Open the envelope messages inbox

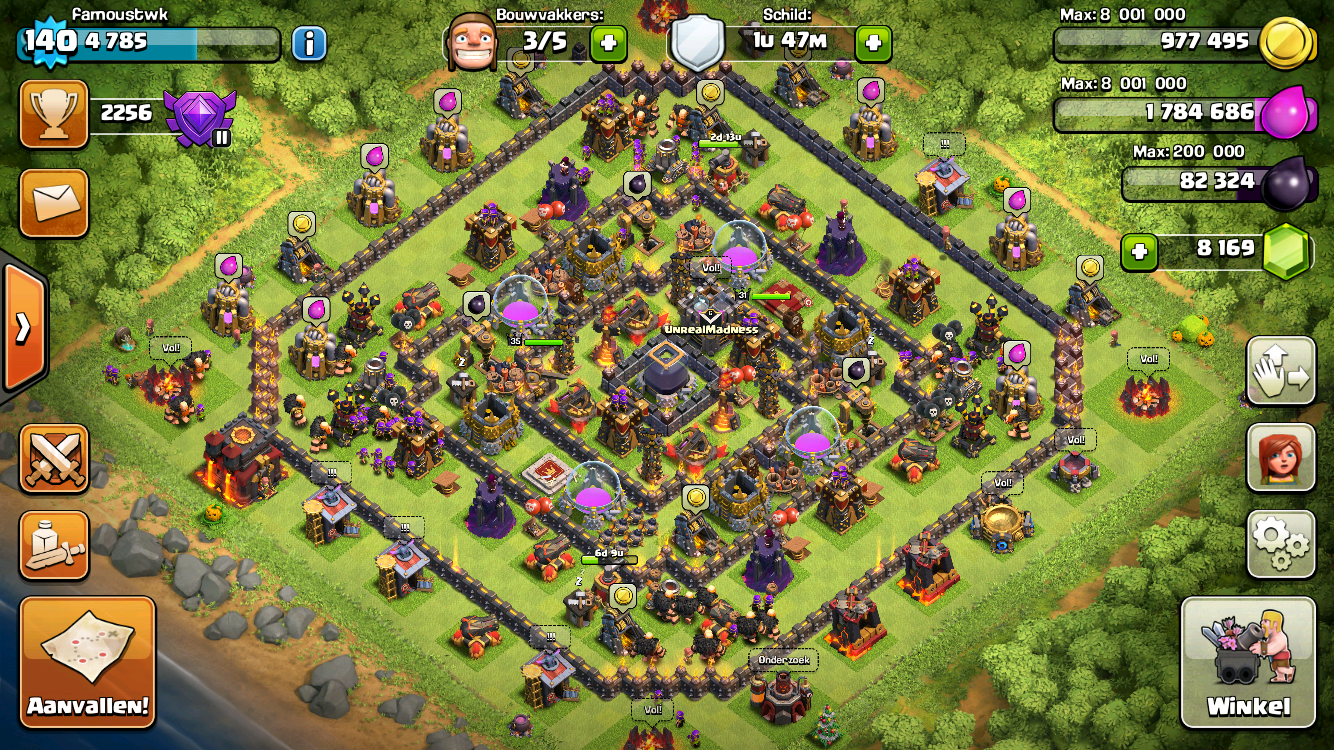[54, 203]
